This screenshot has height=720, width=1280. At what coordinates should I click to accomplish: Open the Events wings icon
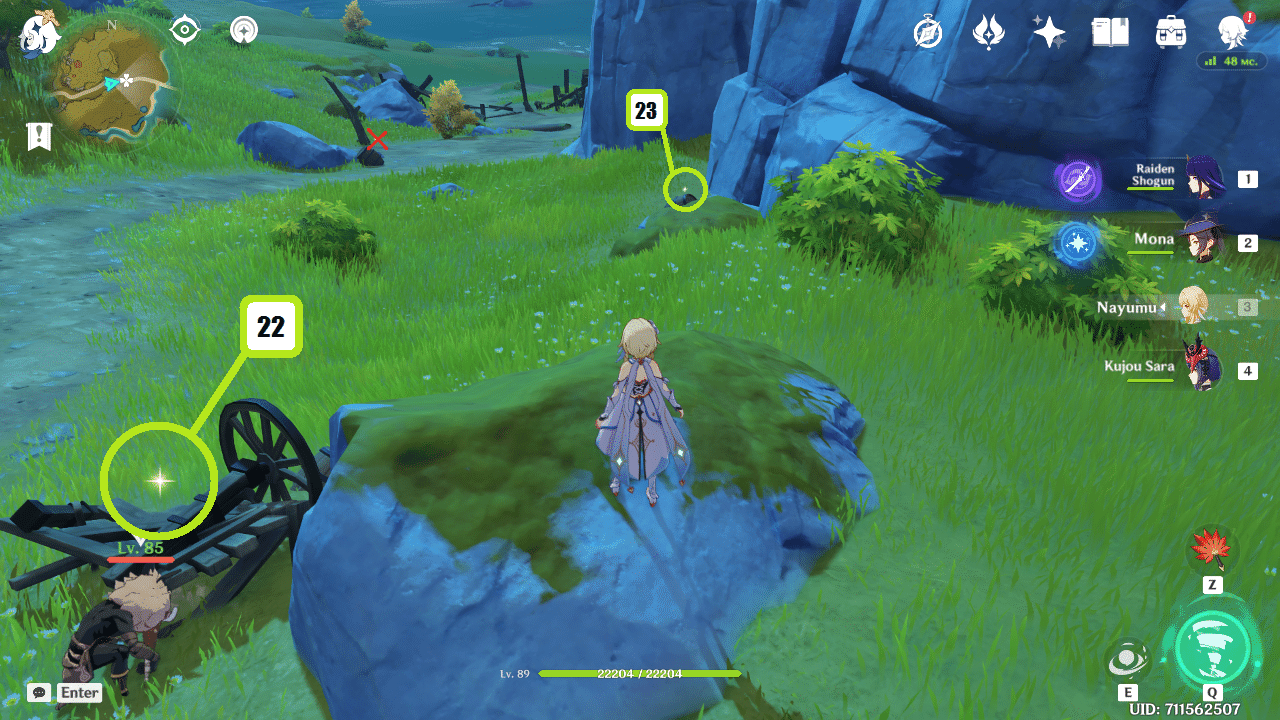pos(986,32)
